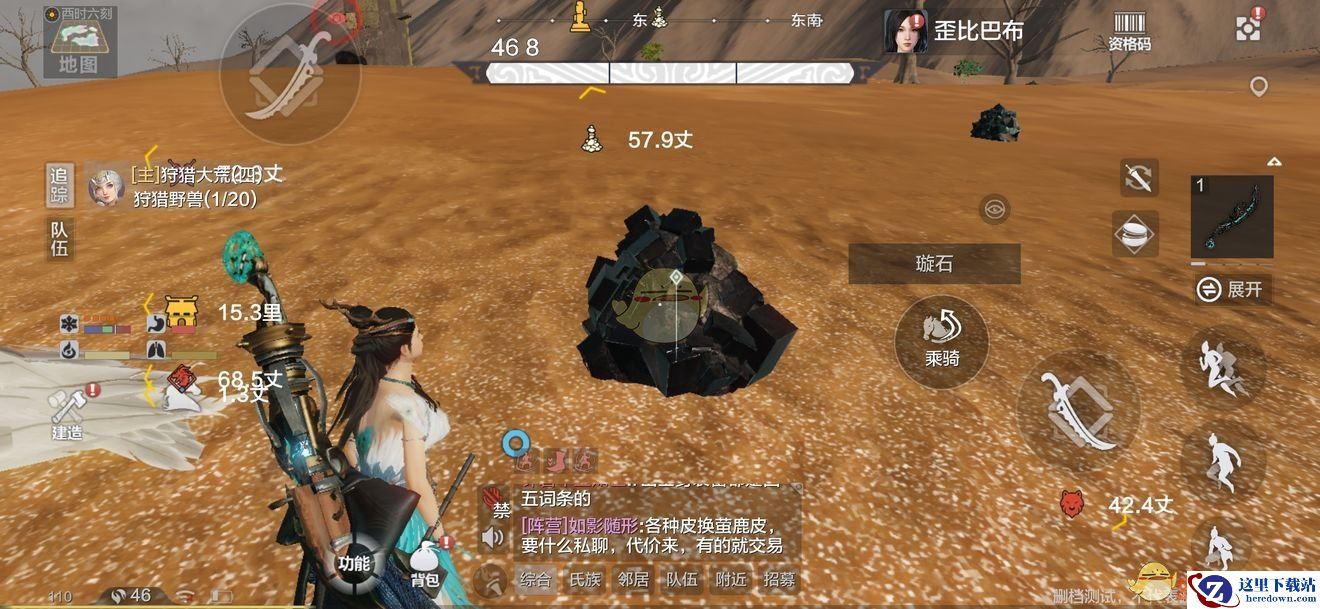
Task: Open the 功能 function menu
Action: click(353, 563)
